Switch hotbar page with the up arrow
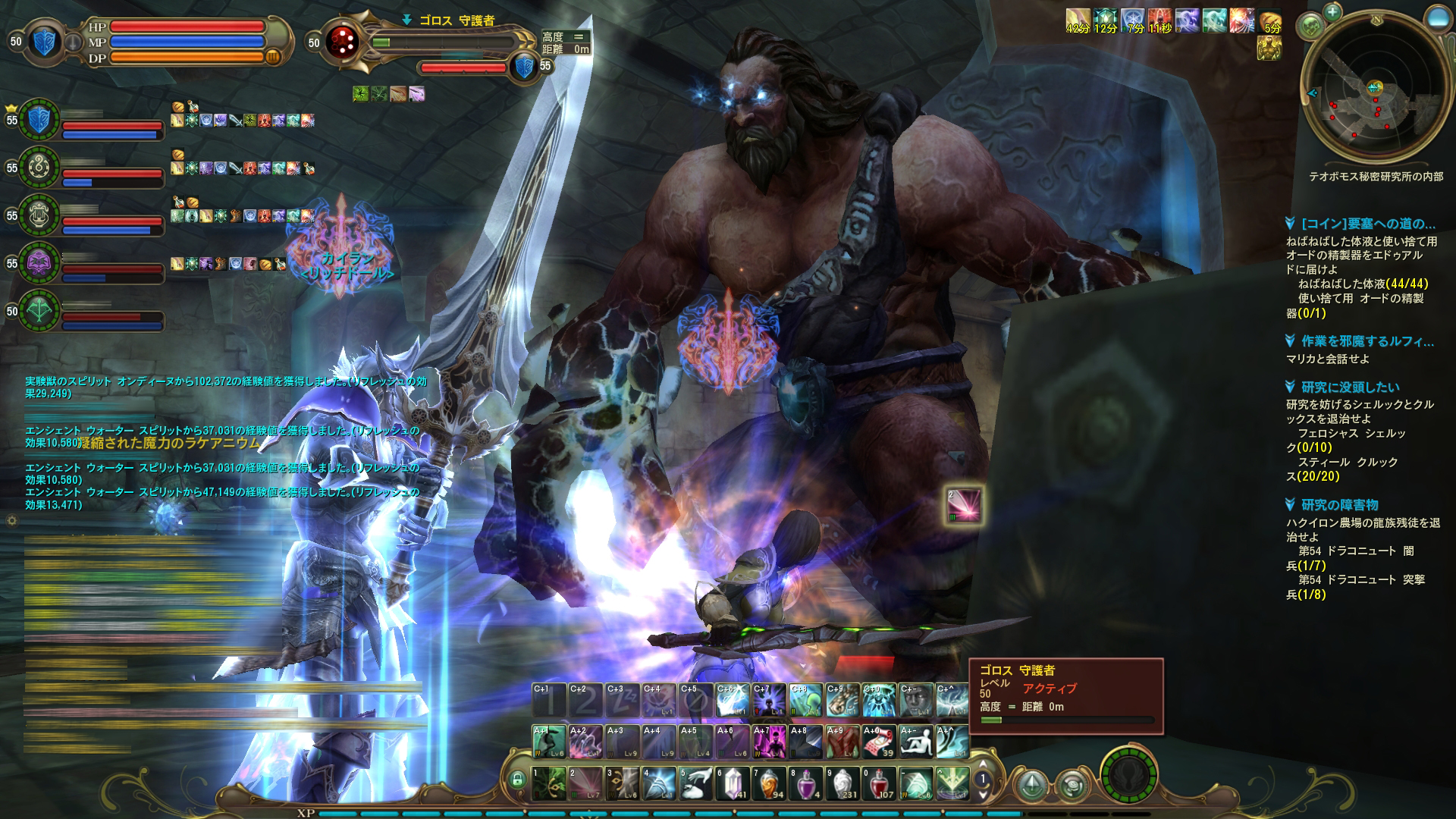The height and width of the screenshot is (819, 1456). 983,764
